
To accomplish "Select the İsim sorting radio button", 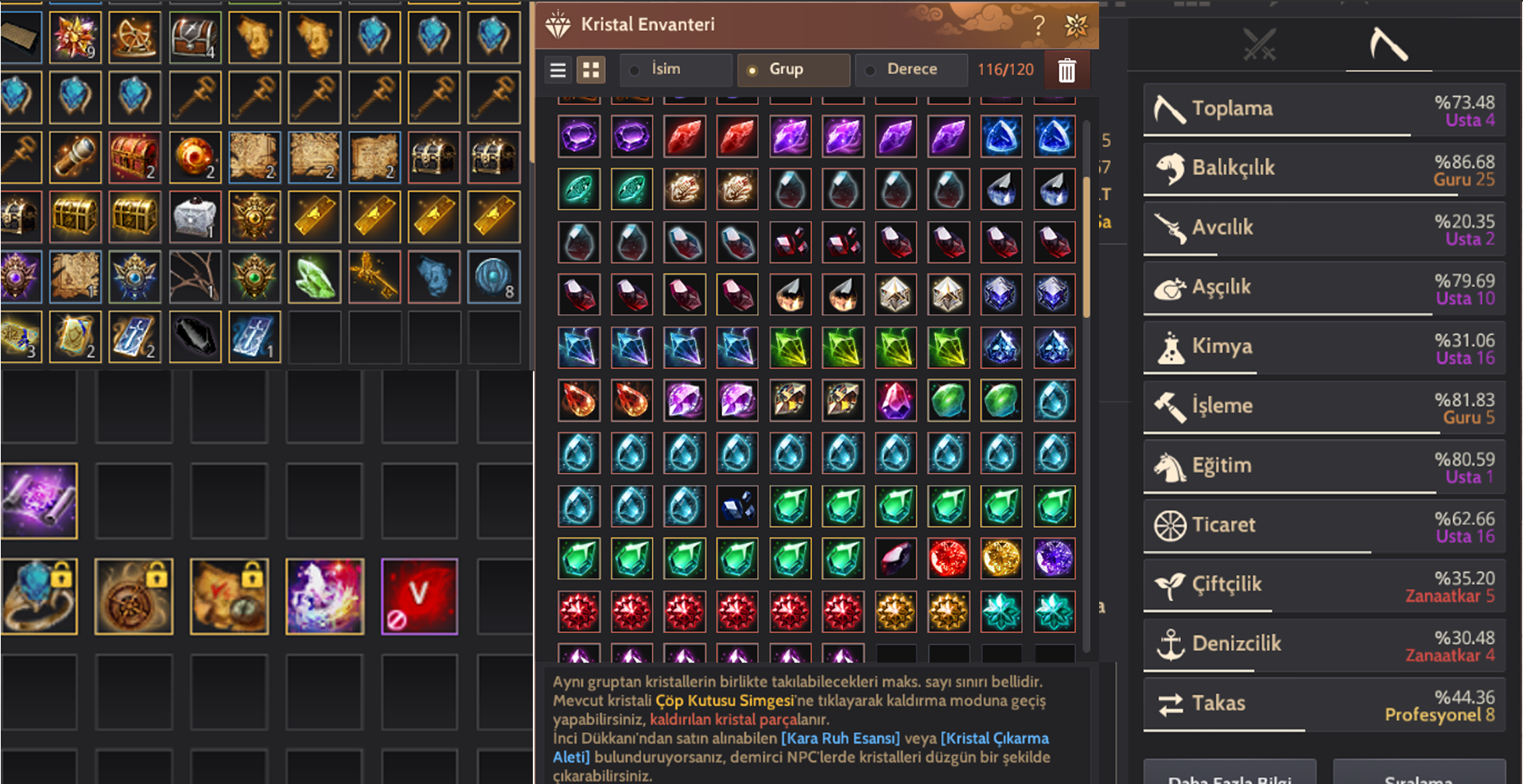I will (632, 70).
